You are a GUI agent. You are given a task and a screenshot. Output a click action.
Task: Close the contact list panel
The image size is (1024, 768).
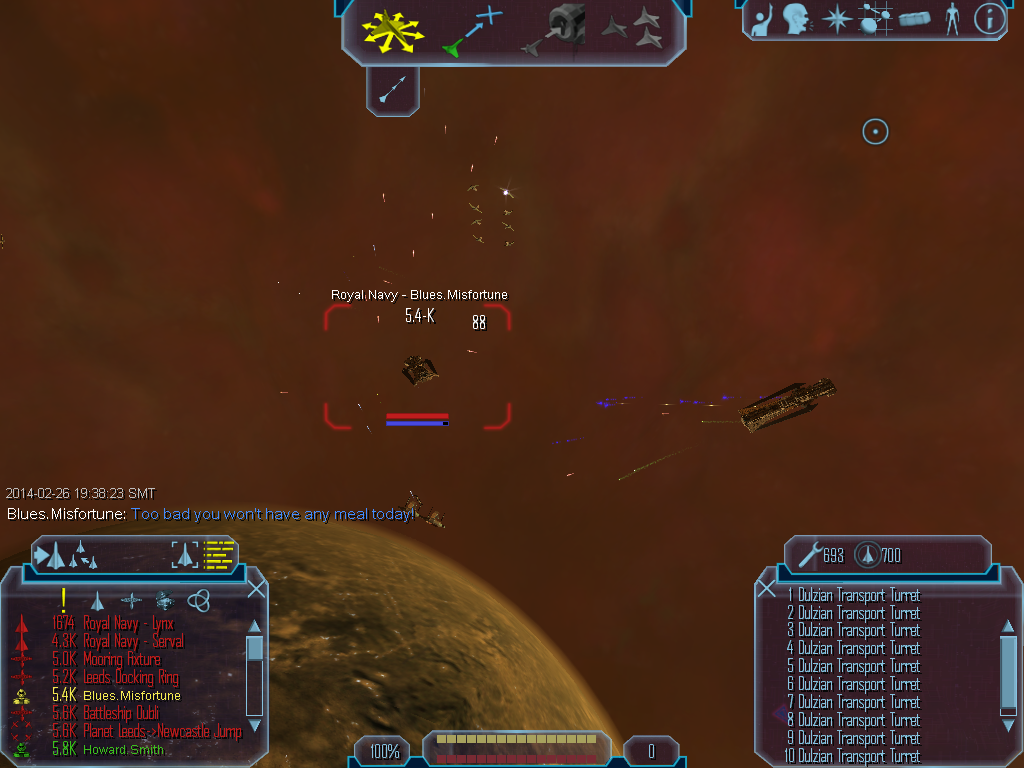[x=256, y=588]
